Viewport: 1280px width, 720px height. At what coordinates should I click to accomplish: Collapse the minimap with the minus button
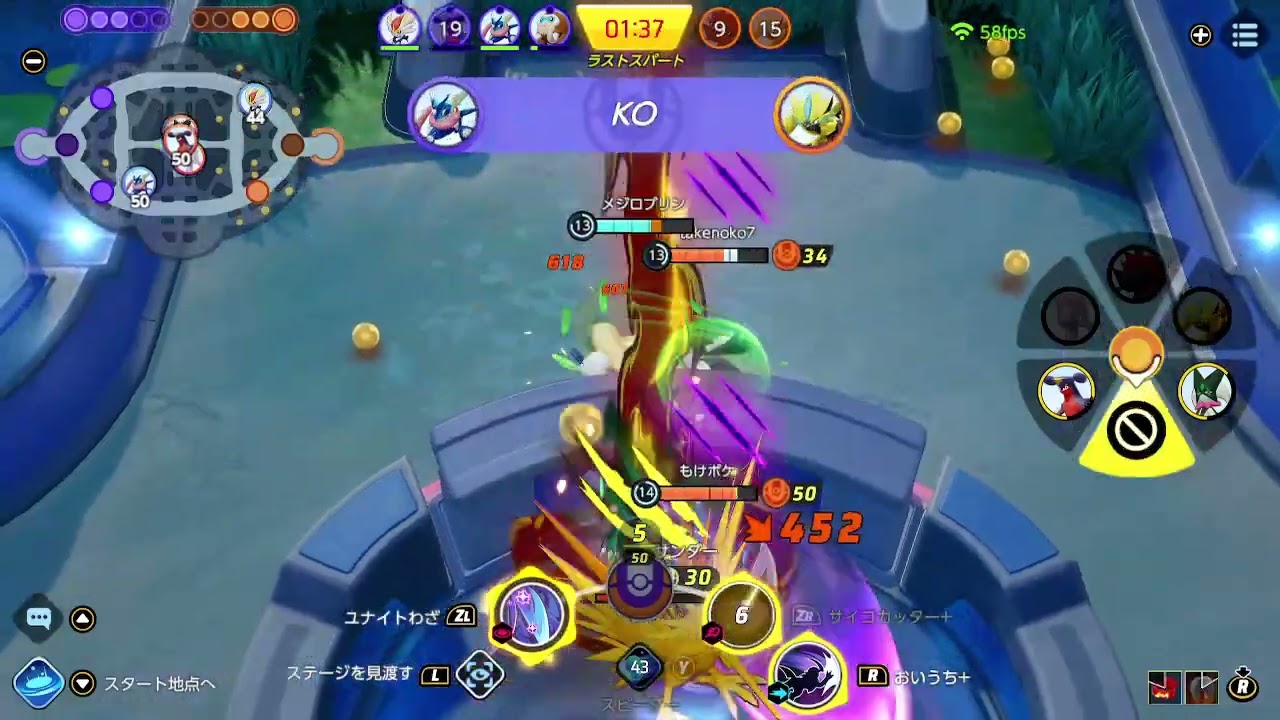[33, 61]
